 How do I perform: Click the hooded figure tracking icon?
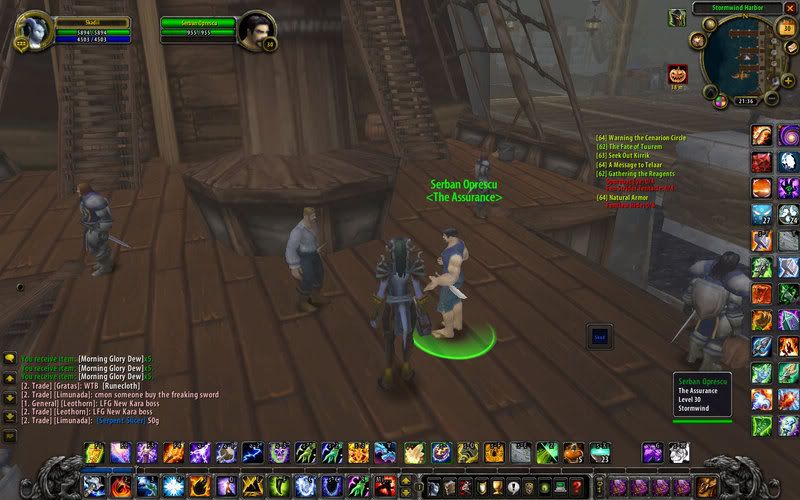[677, 17]
